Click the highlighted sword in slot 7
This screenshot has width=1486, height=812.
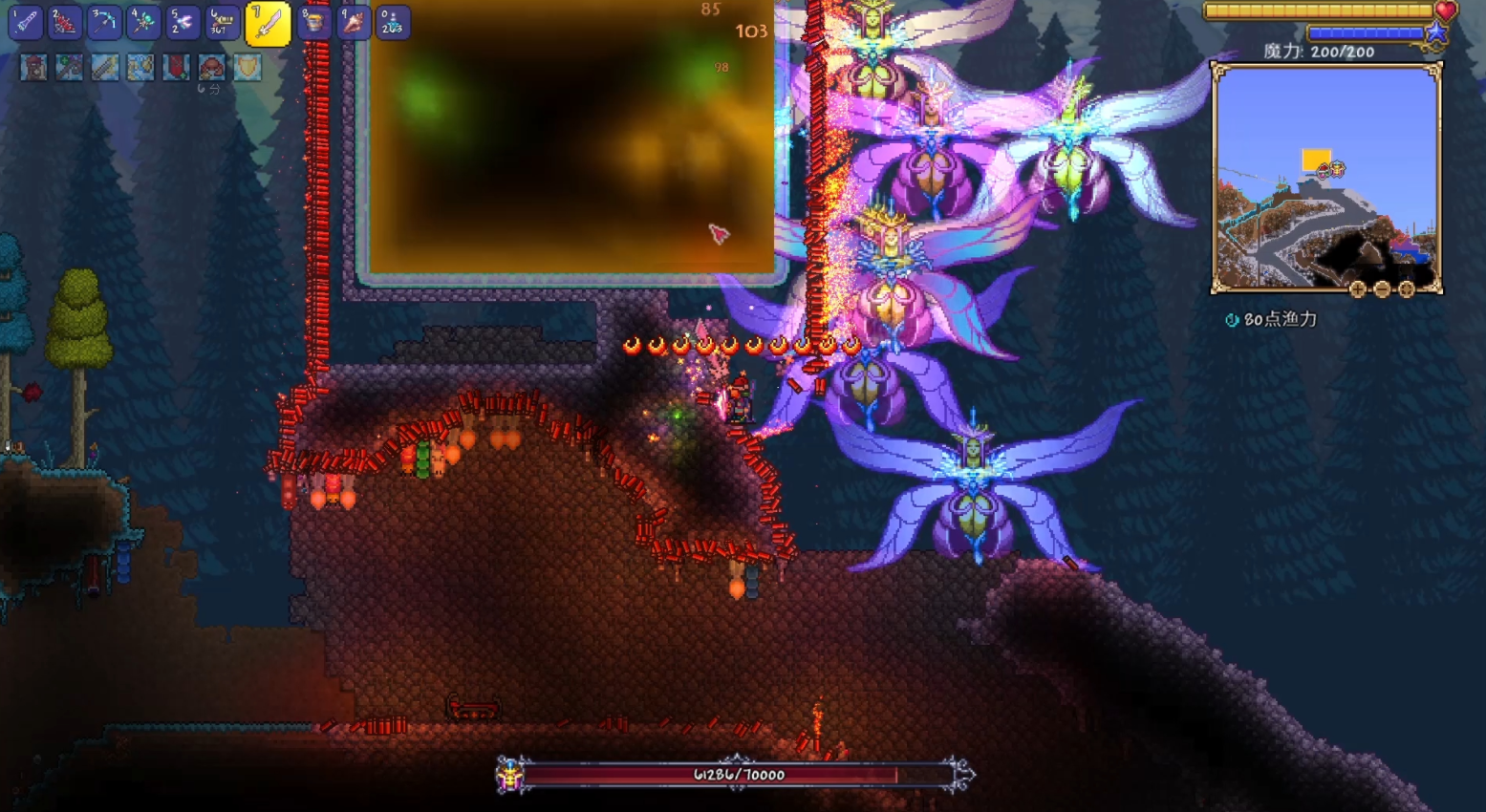tap(268, 24)
